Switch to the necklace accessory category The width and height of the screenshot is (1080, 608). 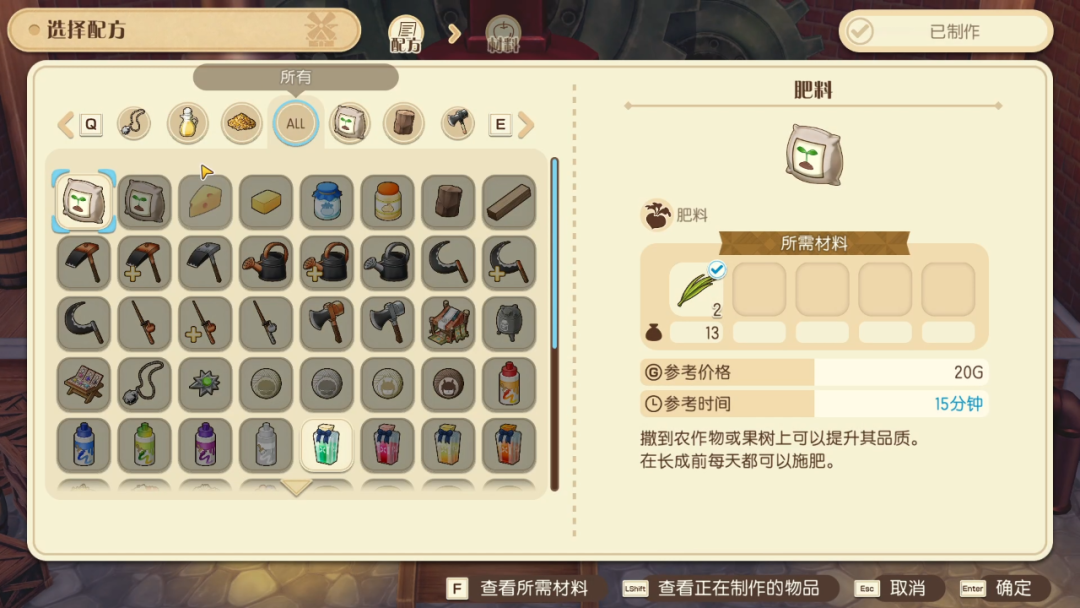134,124
